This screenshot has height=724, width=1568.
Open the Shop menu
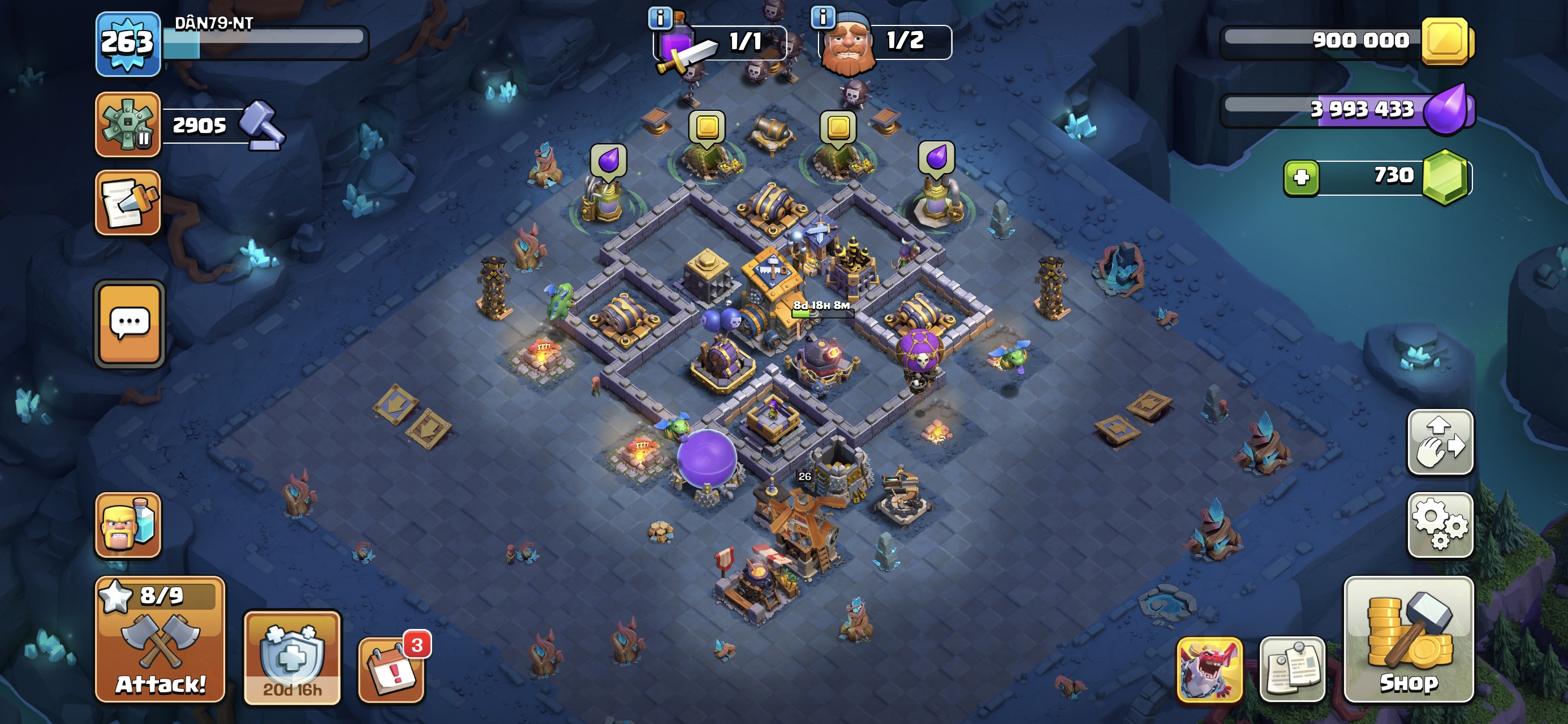coord(1408,639)
